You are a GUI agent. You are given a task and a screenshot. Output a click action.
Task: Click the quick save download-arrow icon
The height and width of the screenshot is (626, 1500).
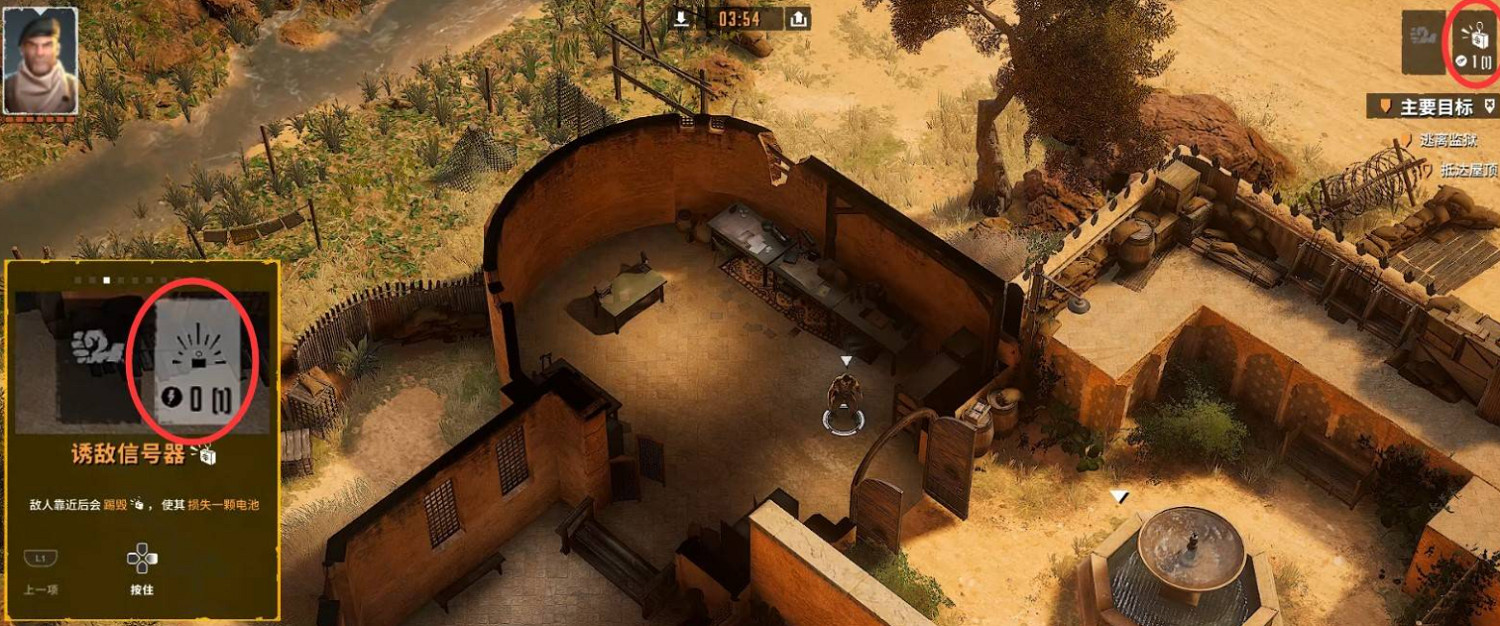681,19
